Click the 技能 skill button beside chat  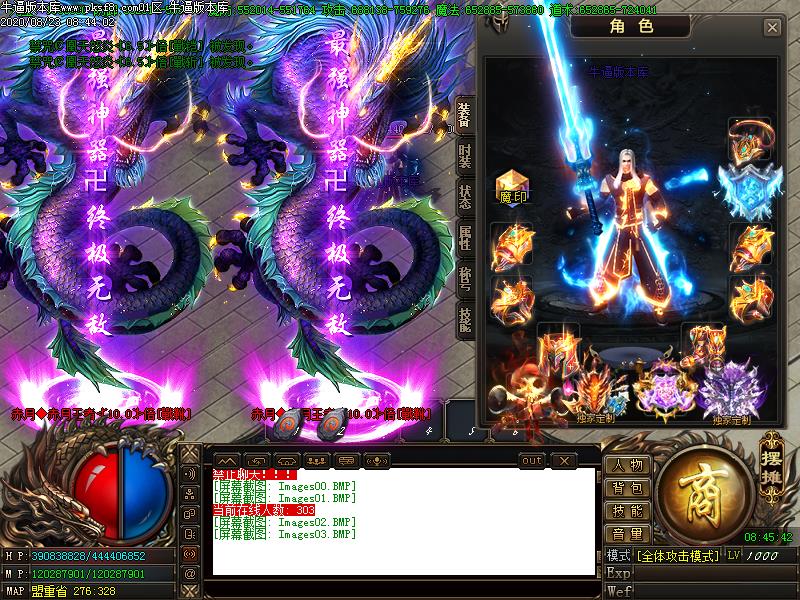point(628,511)
